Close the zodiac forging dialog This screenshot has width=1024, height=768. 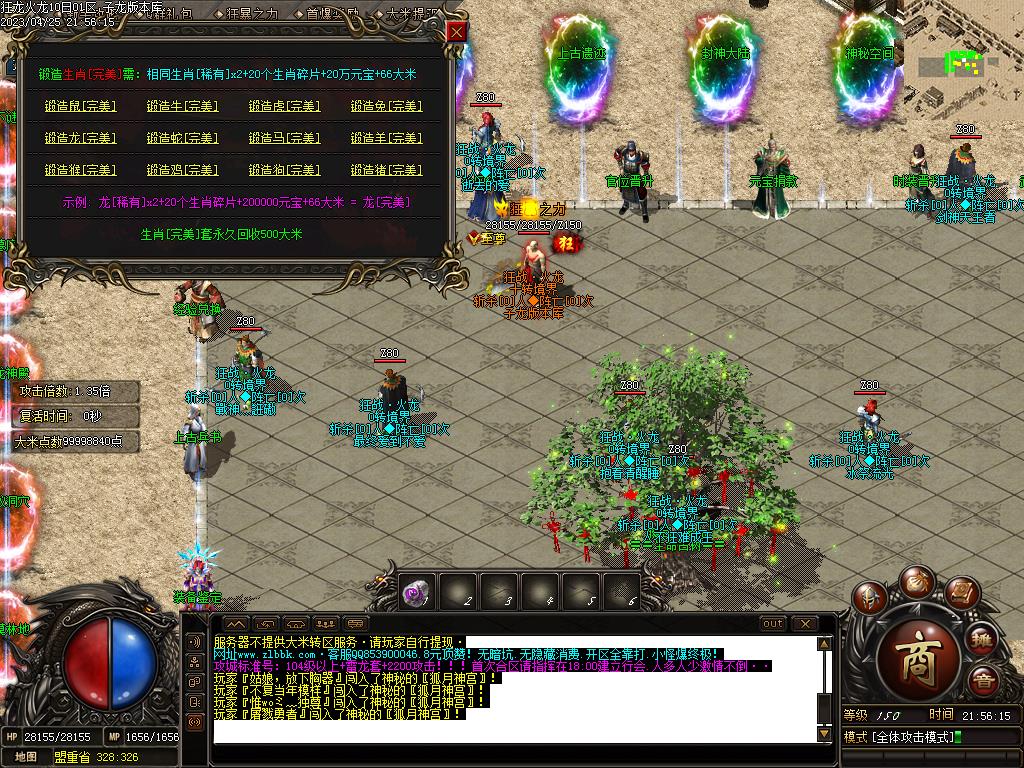456,32
